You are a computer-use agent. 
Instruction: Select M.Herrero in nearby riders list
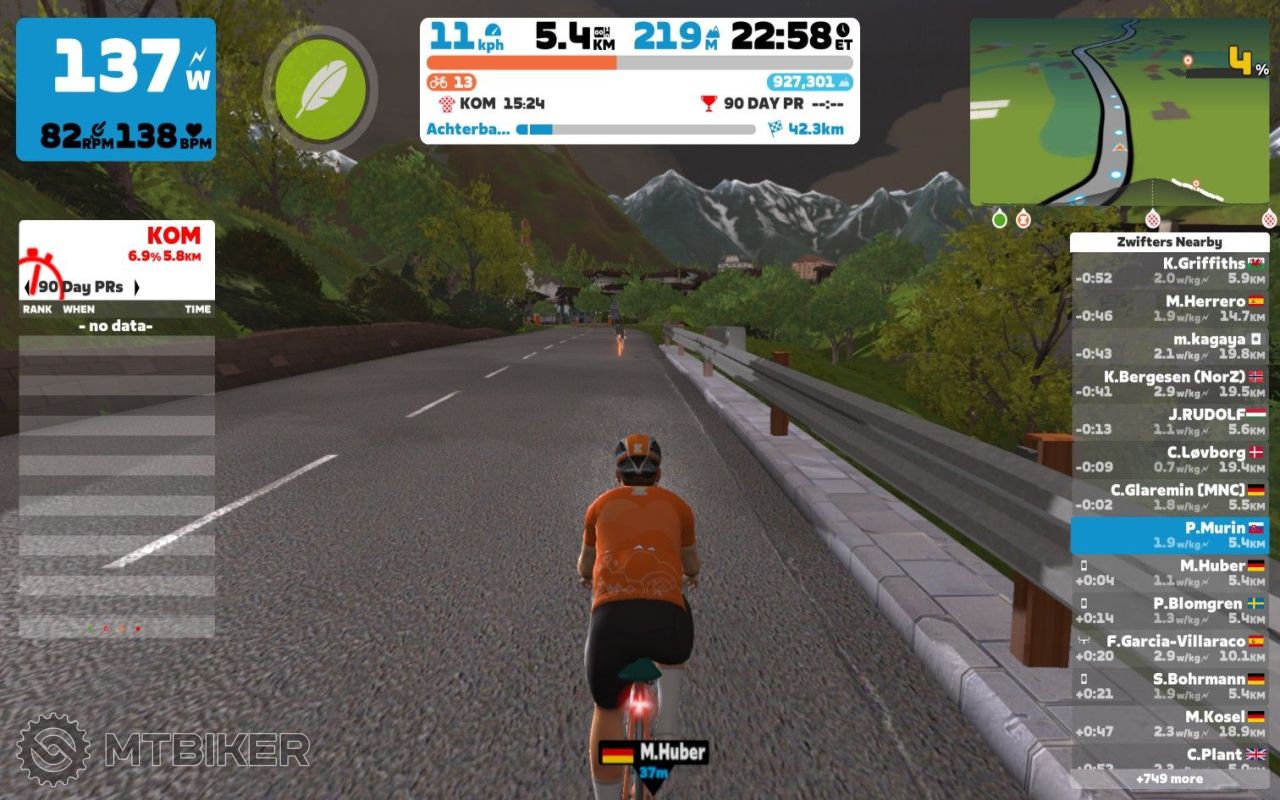click(x=1169, y=308)
